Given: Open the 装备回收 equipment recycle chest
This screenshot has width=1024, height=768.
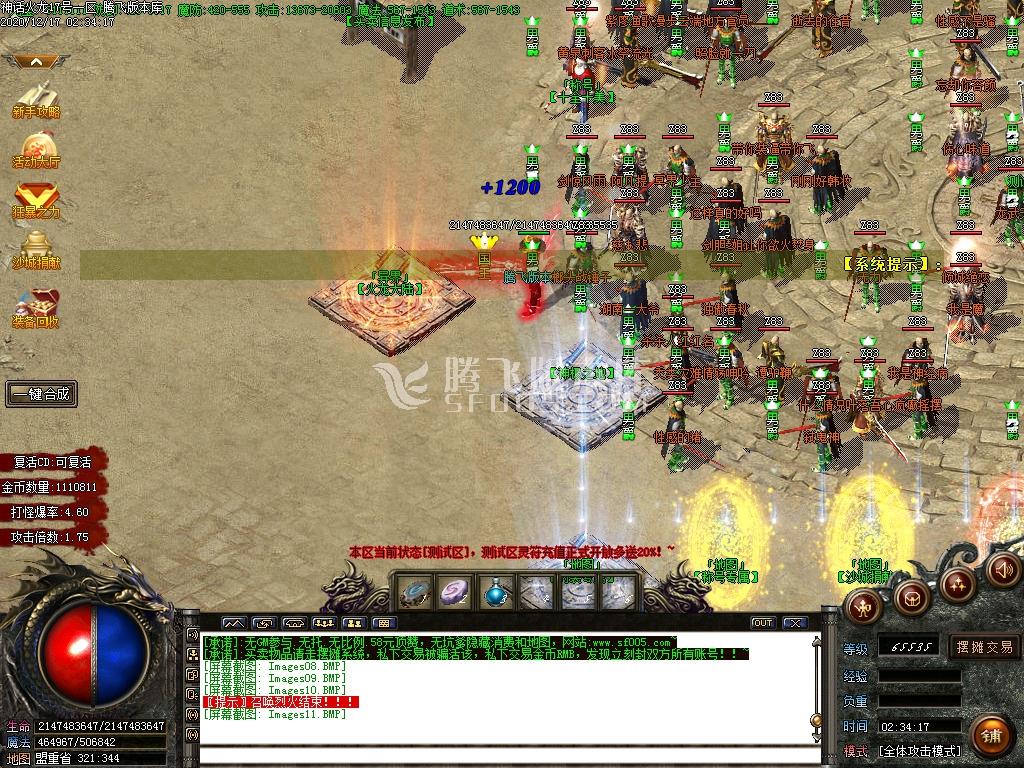Looking at the screenshot, I should coord(36,306).
